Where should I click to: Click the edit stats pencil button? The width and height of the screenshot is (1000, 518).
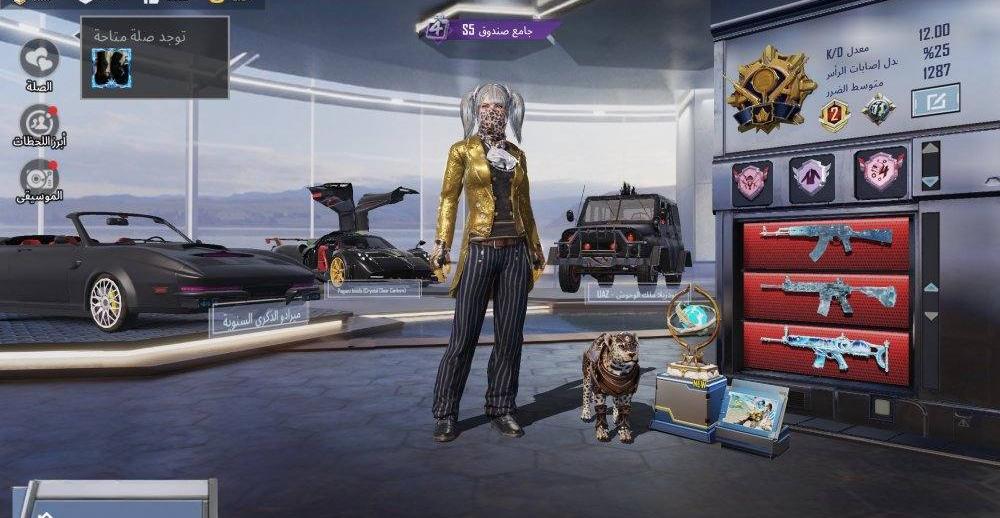coord(935,100)
